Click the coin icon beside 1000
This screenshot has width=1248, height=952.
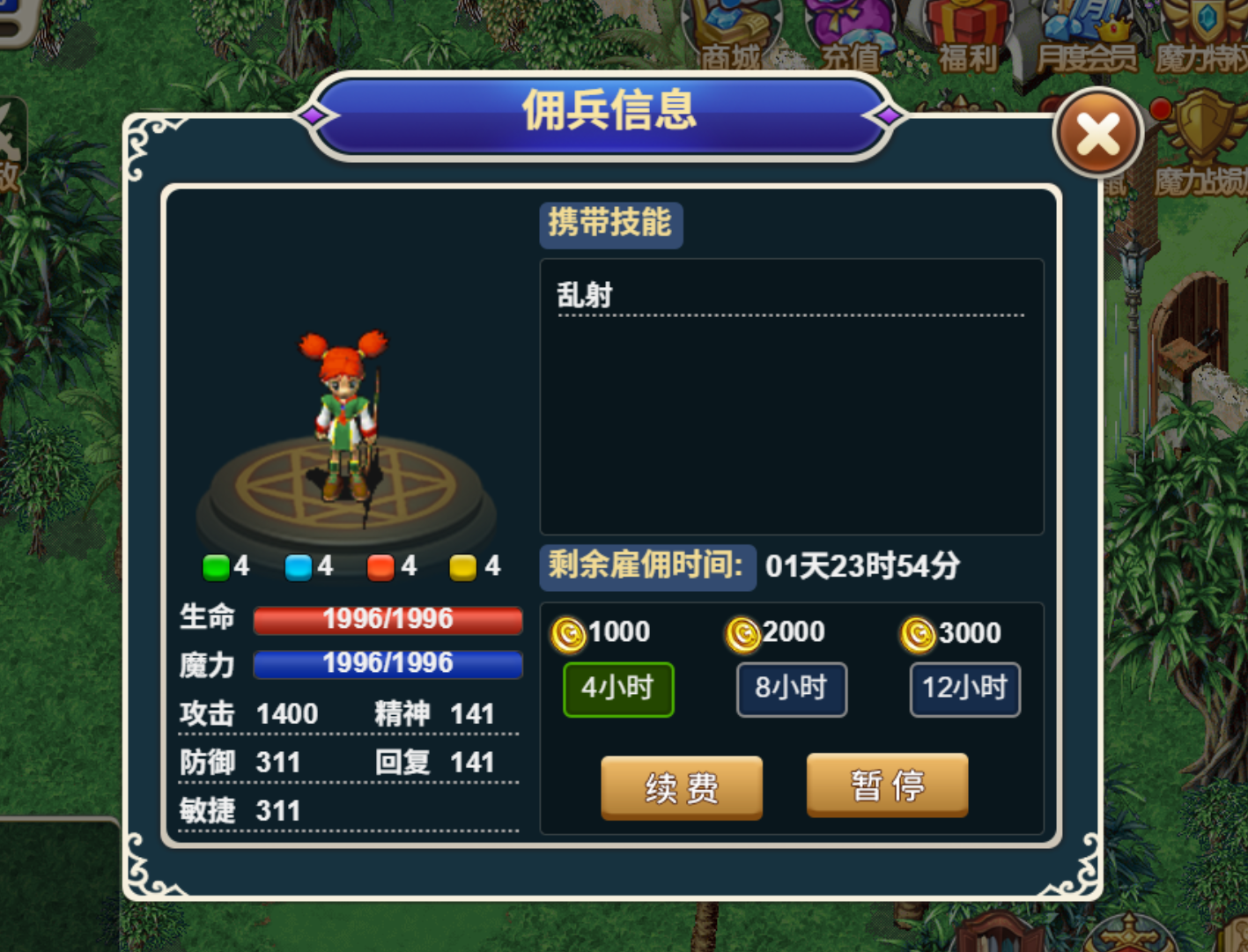click(570, 632)
